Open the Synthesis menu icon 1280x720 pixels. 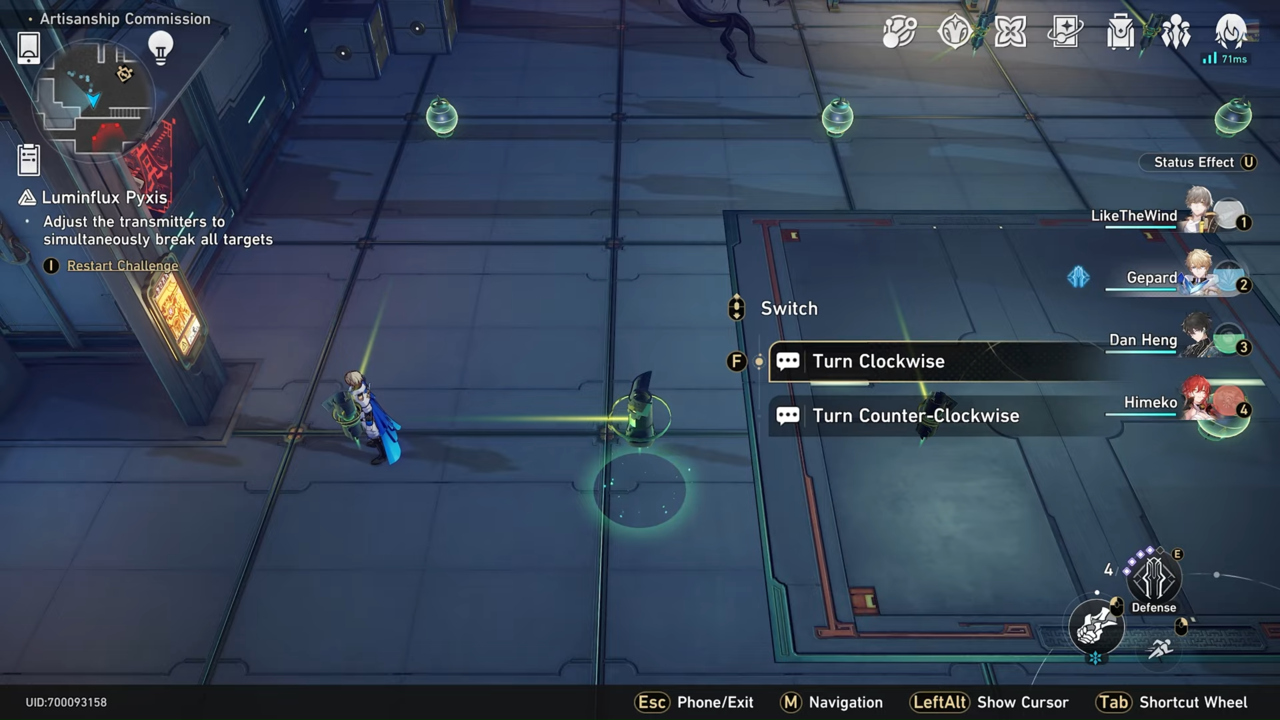(x=898, y=33)
